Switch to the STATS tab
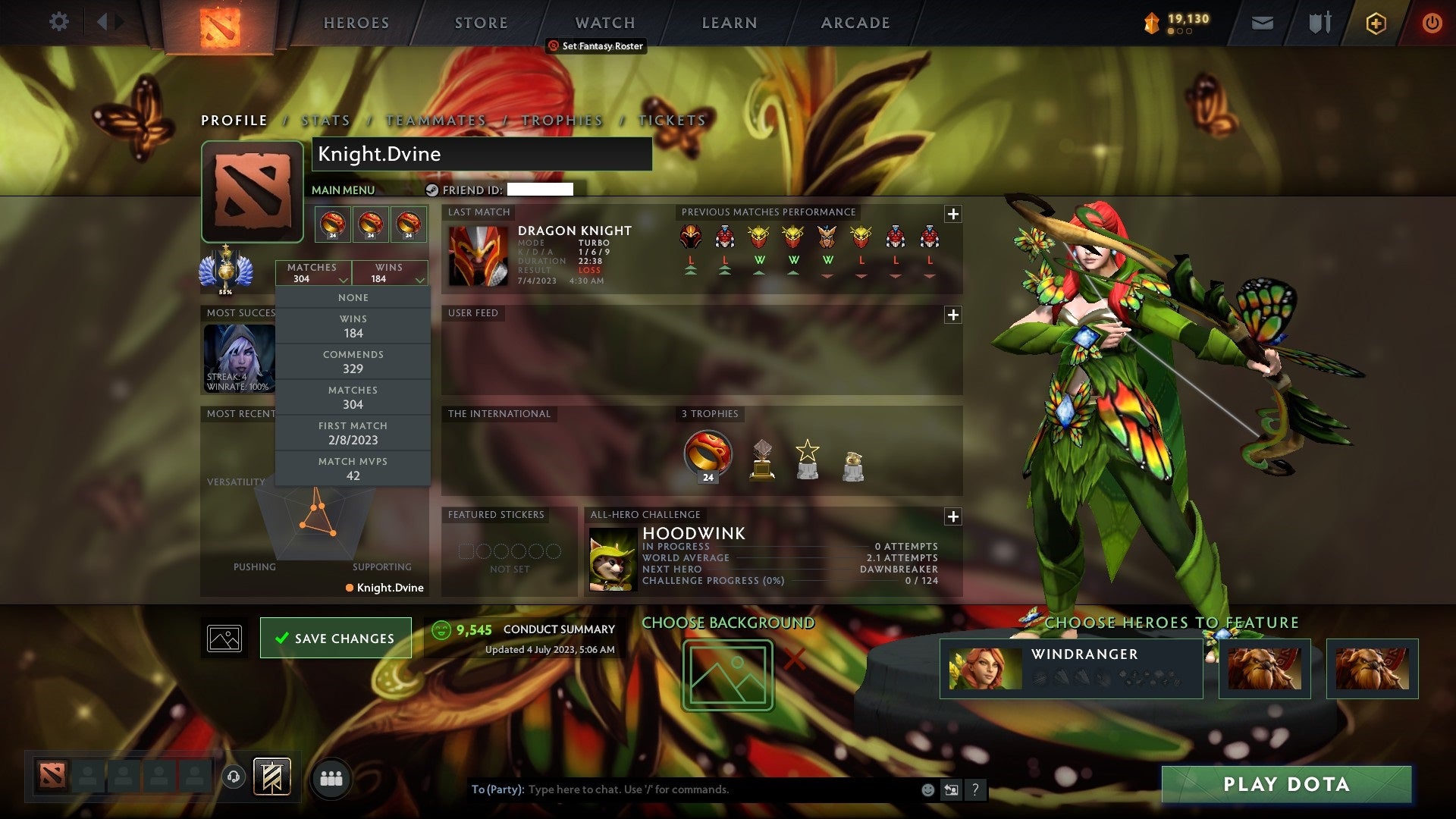 (x=325, y=120)
